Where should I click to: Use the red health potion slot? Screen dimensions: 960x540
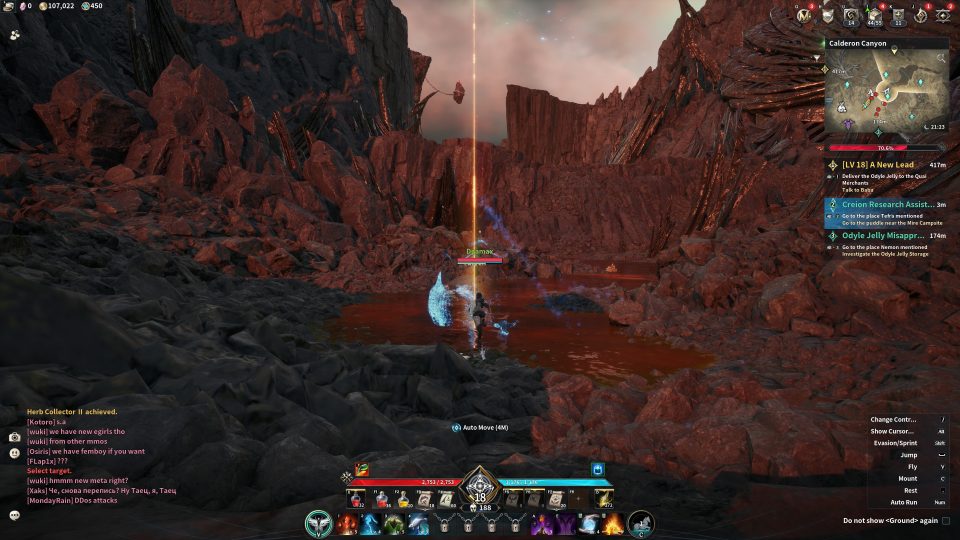pos(355,497)
